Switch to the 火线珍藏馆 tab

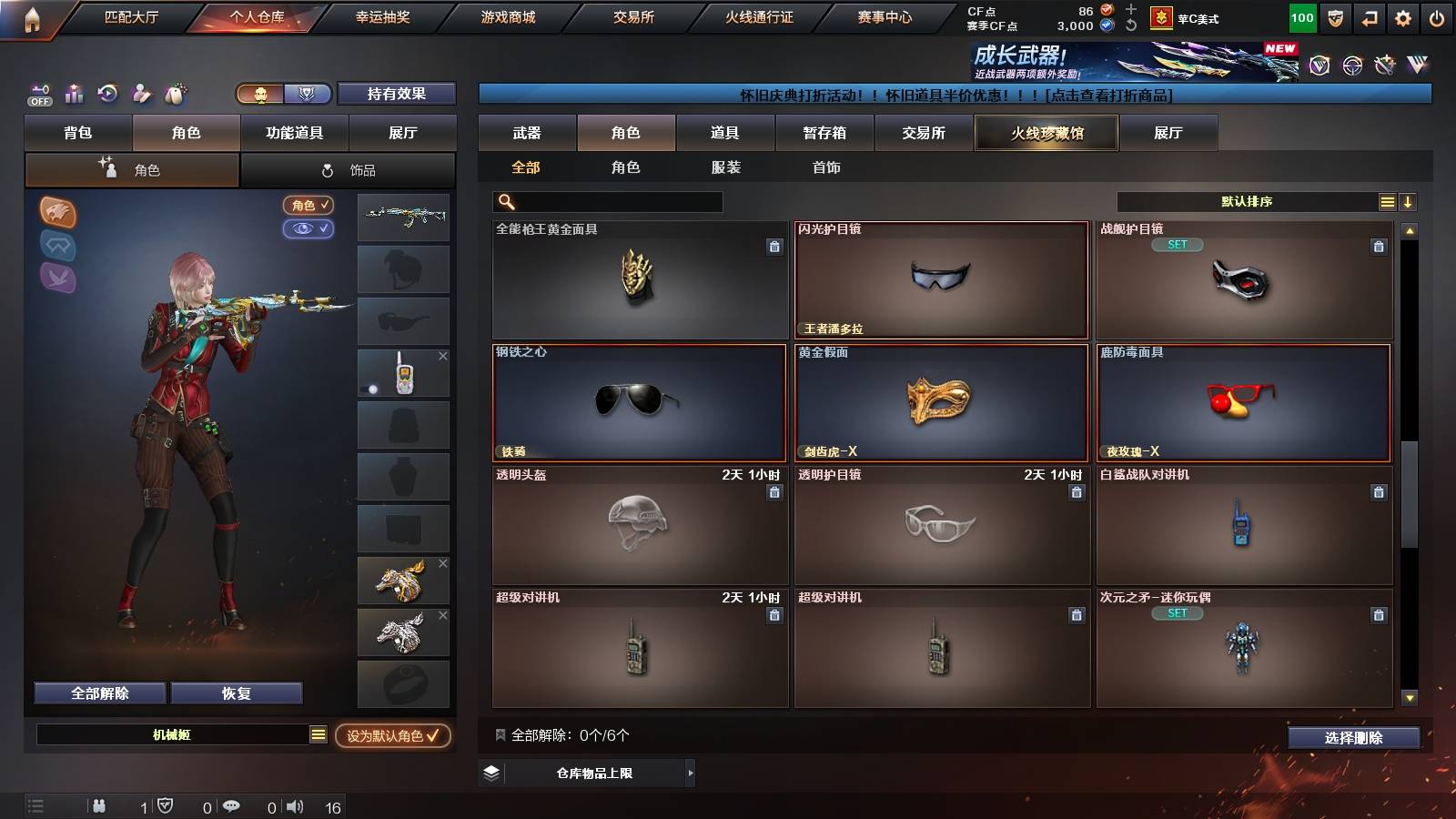pos(1046,133)
